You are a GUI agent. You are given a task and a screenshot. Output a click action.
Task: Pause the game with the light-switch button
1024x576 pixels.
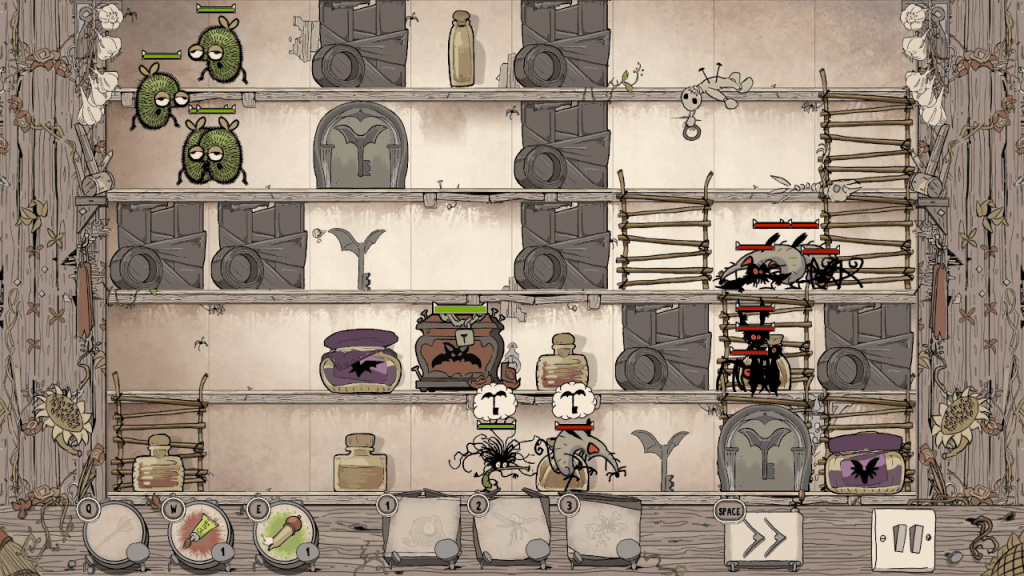click(x=903, y=538)
